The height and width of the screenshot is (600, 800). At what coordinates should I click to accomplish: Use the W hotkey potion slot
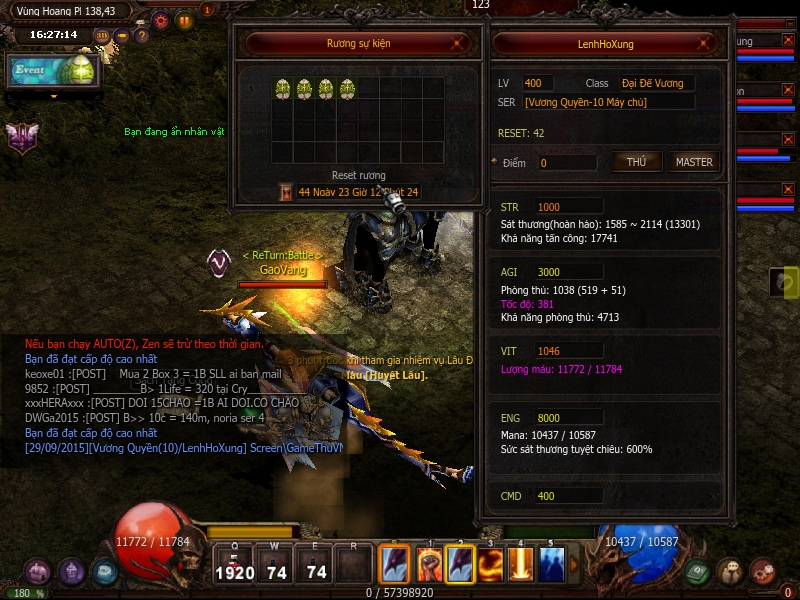pyautogui.click(x=276, y=565)
